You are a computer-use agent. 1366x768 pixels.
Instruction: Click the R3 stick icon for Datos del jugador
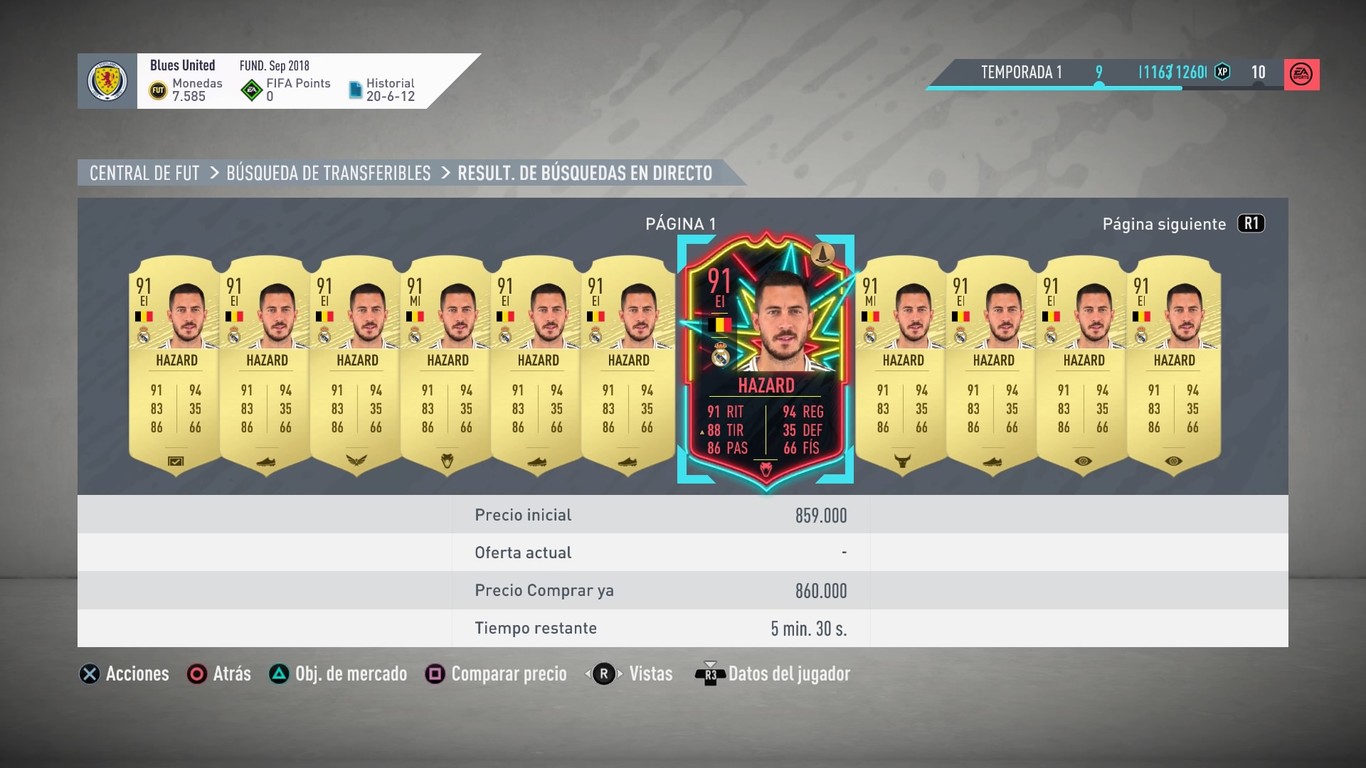pos(712,673)
